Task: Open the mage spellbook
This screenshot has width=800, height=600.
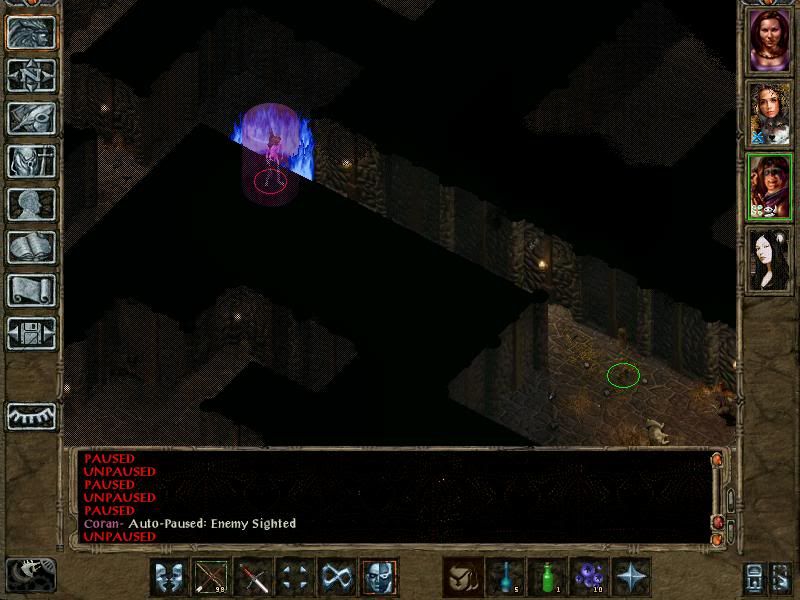Action: tap(31, 247)
